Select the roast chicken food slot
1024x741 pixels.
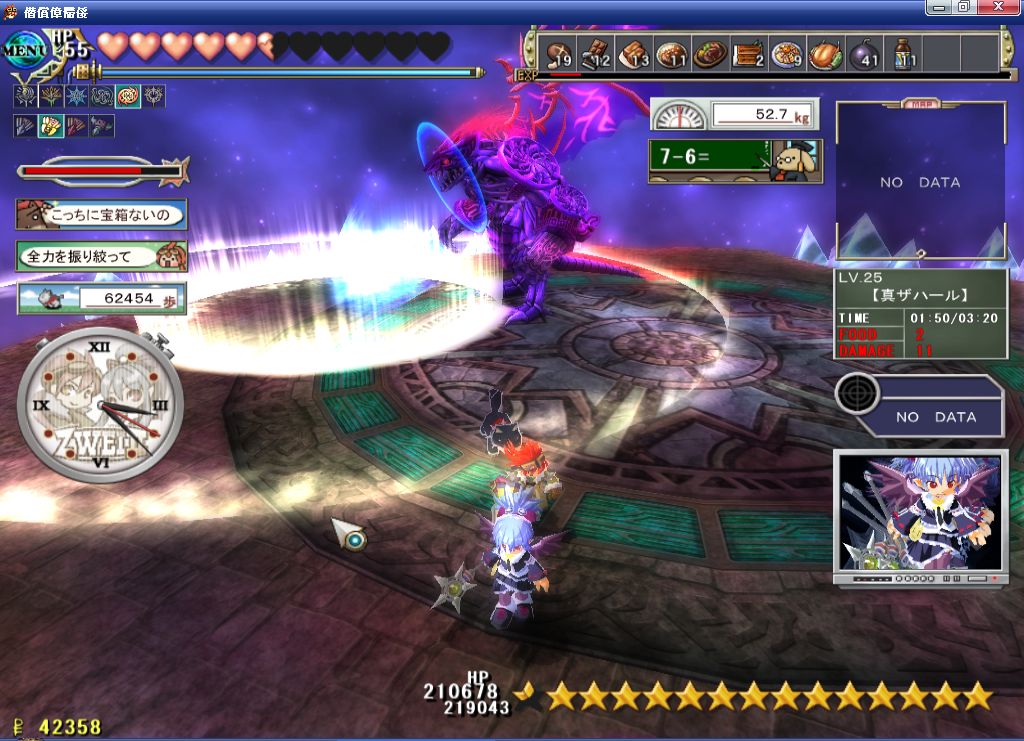tap(826, 55)
